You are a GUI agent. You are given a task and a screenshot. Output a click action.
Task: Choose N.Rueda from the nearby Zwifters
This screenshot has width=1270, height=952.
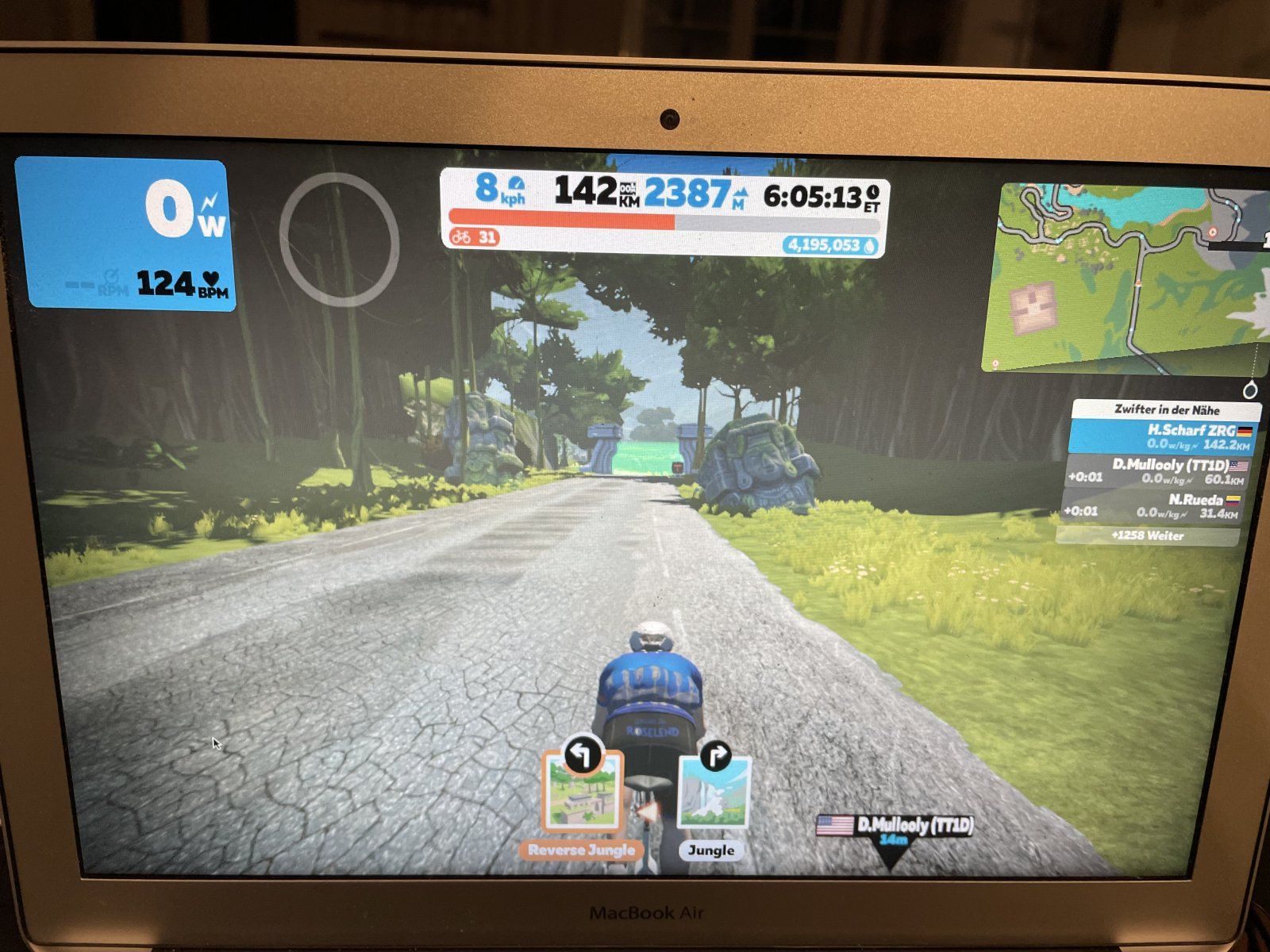coord(1154,506)
